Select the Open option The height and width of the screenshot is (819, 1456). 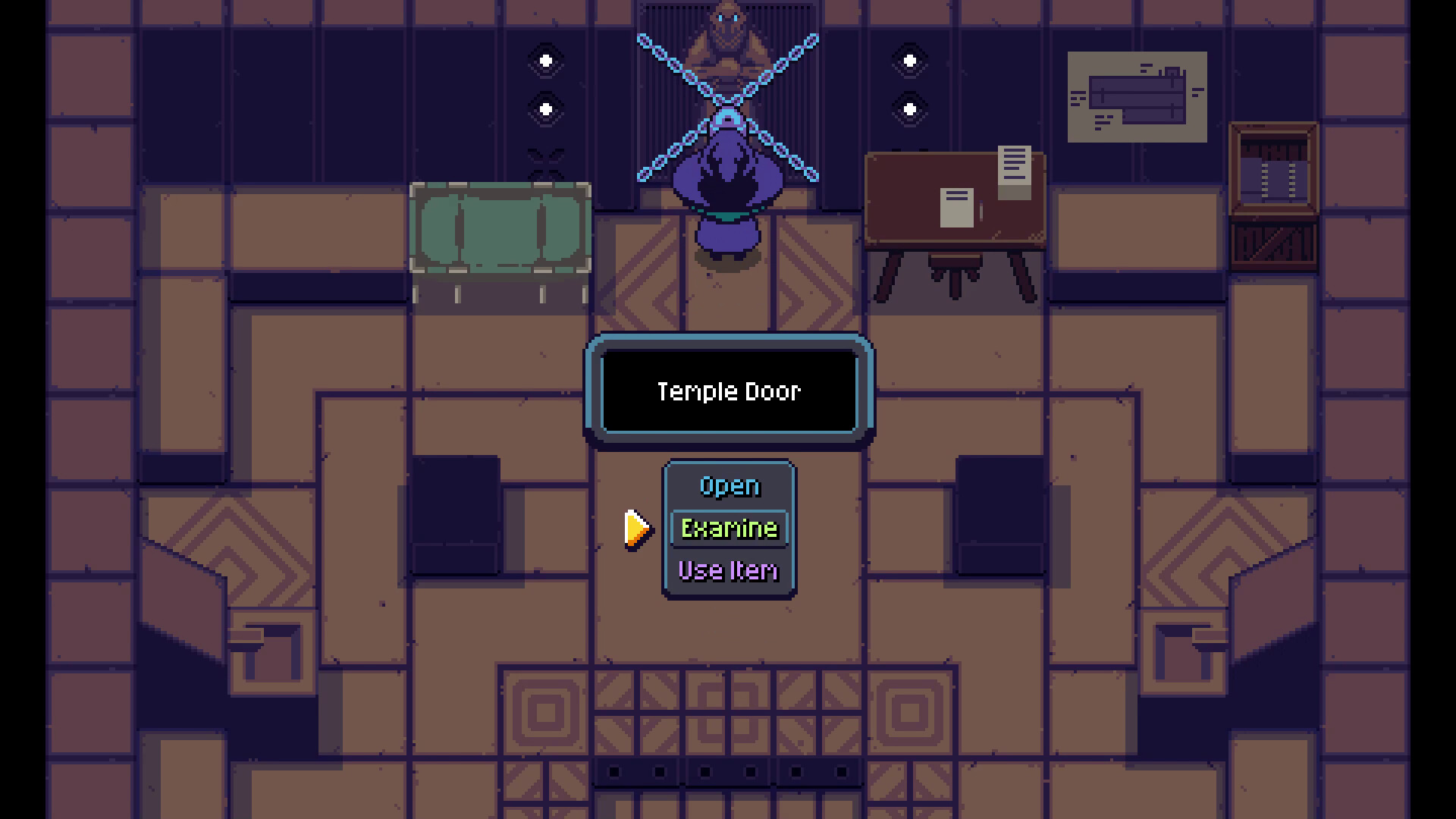click(x=729, y=485)
